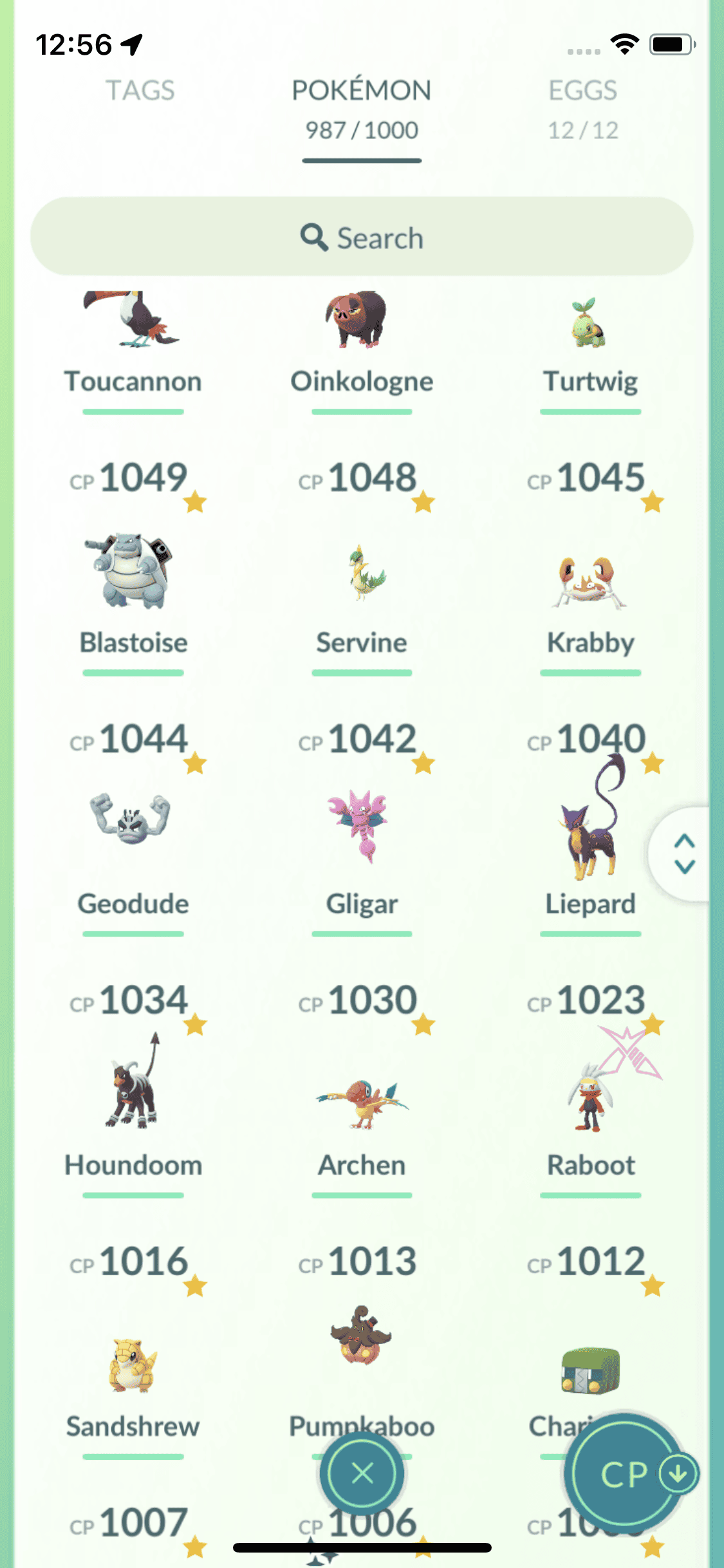724x1568 pixels.
Task: Tap the Search bar
Action: coord(361,237)
